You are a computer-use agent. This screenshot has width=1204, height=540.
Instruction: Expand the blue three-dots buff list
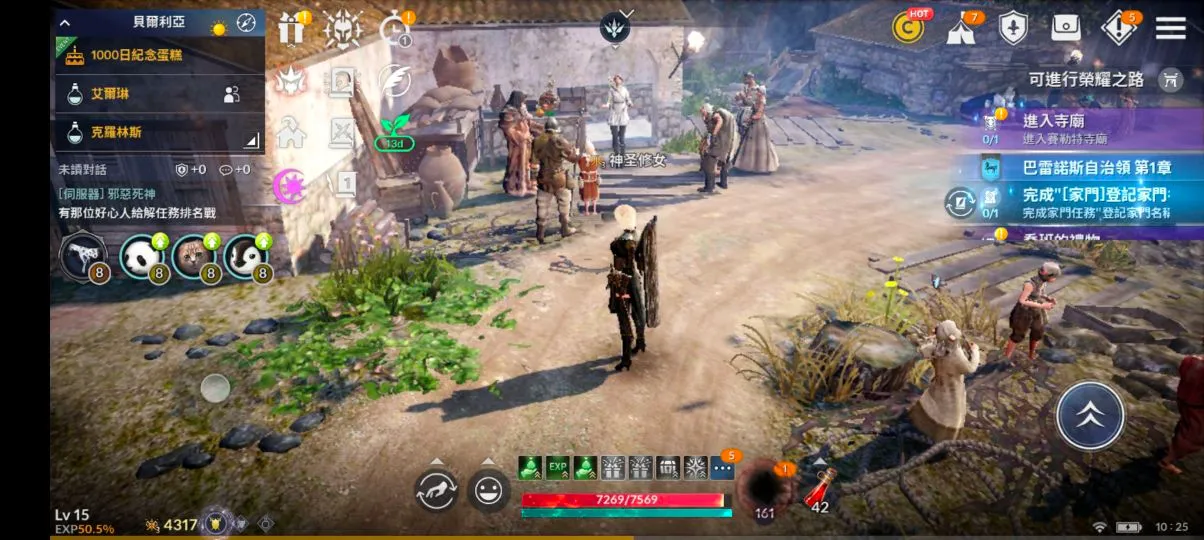coord(722,467)
